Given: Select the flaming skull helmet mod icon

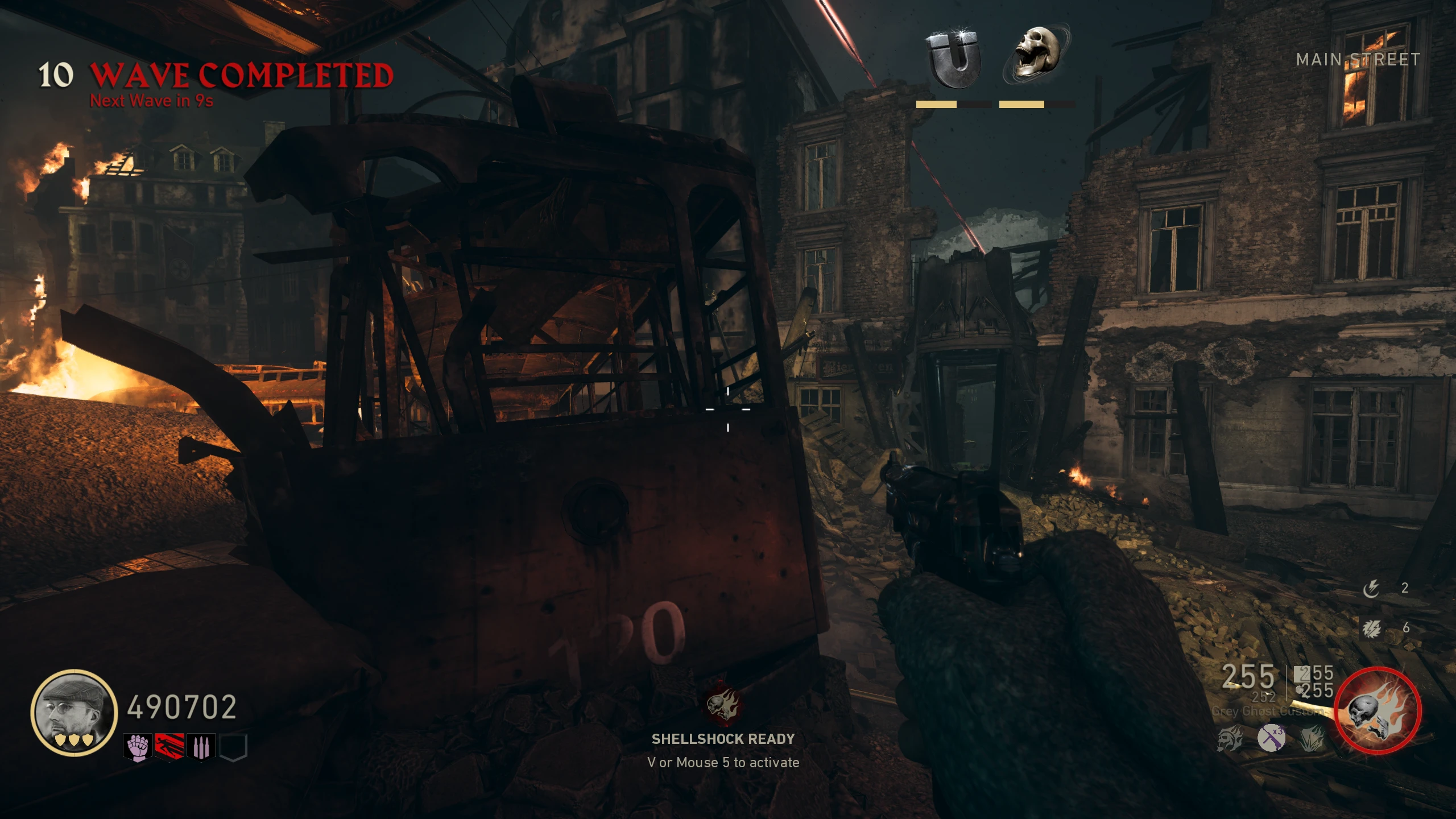Looking at the screenshot, I should coord(1231,738).
